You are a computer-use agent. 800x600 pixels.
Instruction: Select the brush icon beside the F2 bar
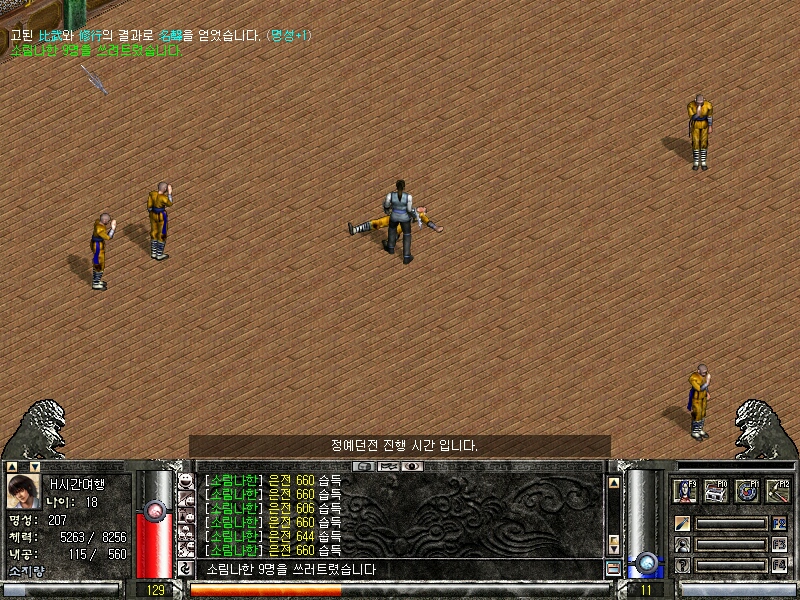pyautogui.click(x=683, y=523)
